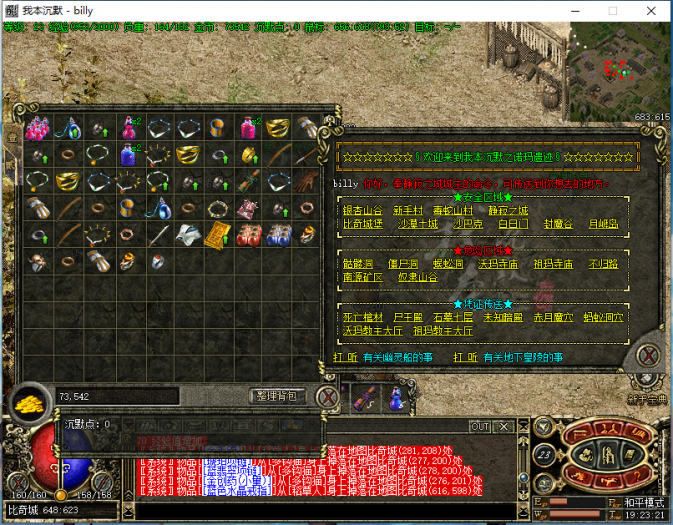
Task: Go to 骷髅洞 danger zone
Action: click(358, 264)
